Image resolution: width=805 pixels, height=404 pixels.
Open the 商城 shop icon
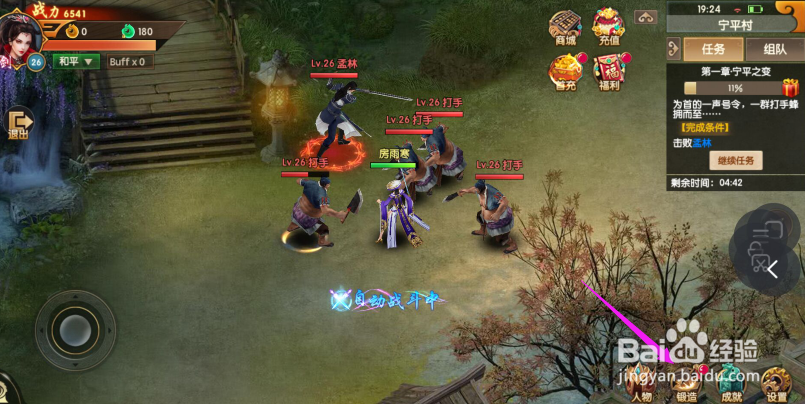click(565, 27)
